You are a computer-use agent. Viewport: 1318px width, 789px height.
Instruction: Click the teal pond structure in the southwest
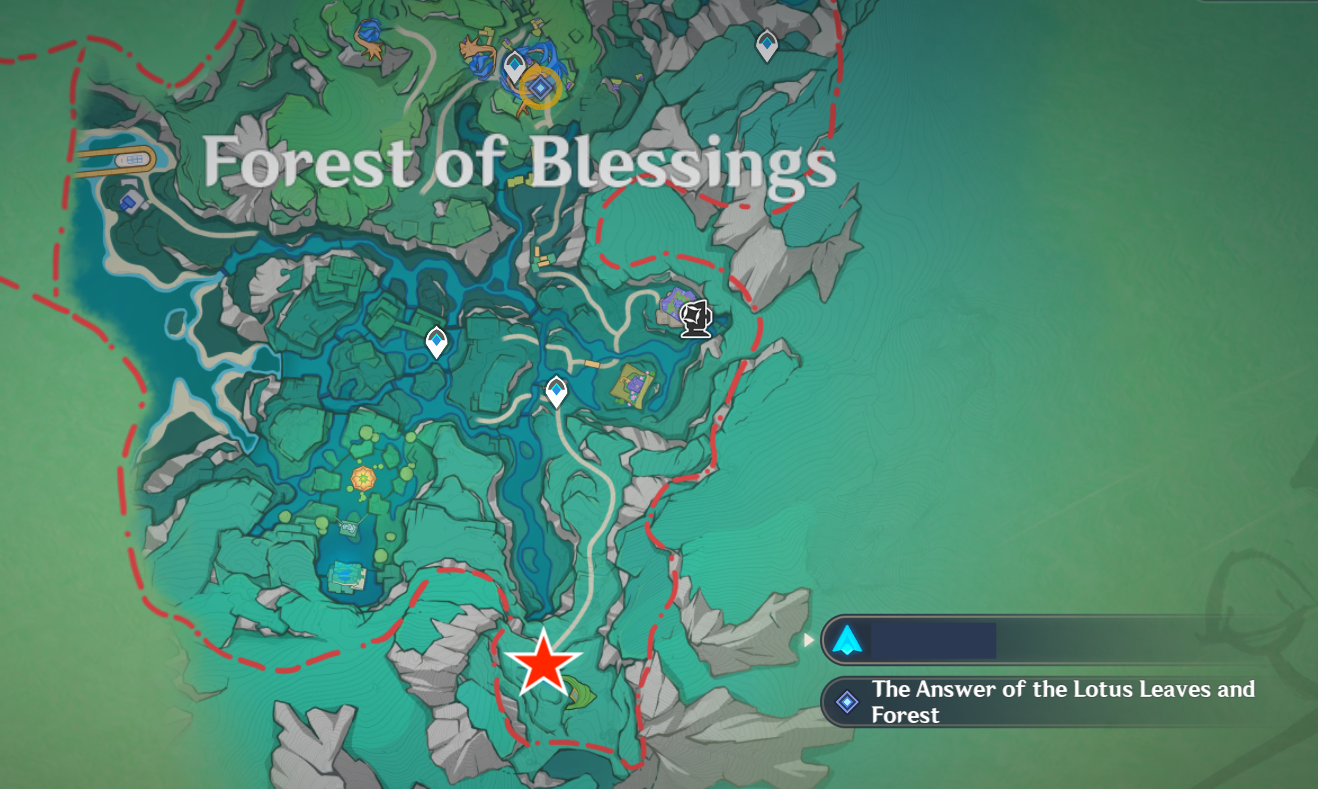345,575
